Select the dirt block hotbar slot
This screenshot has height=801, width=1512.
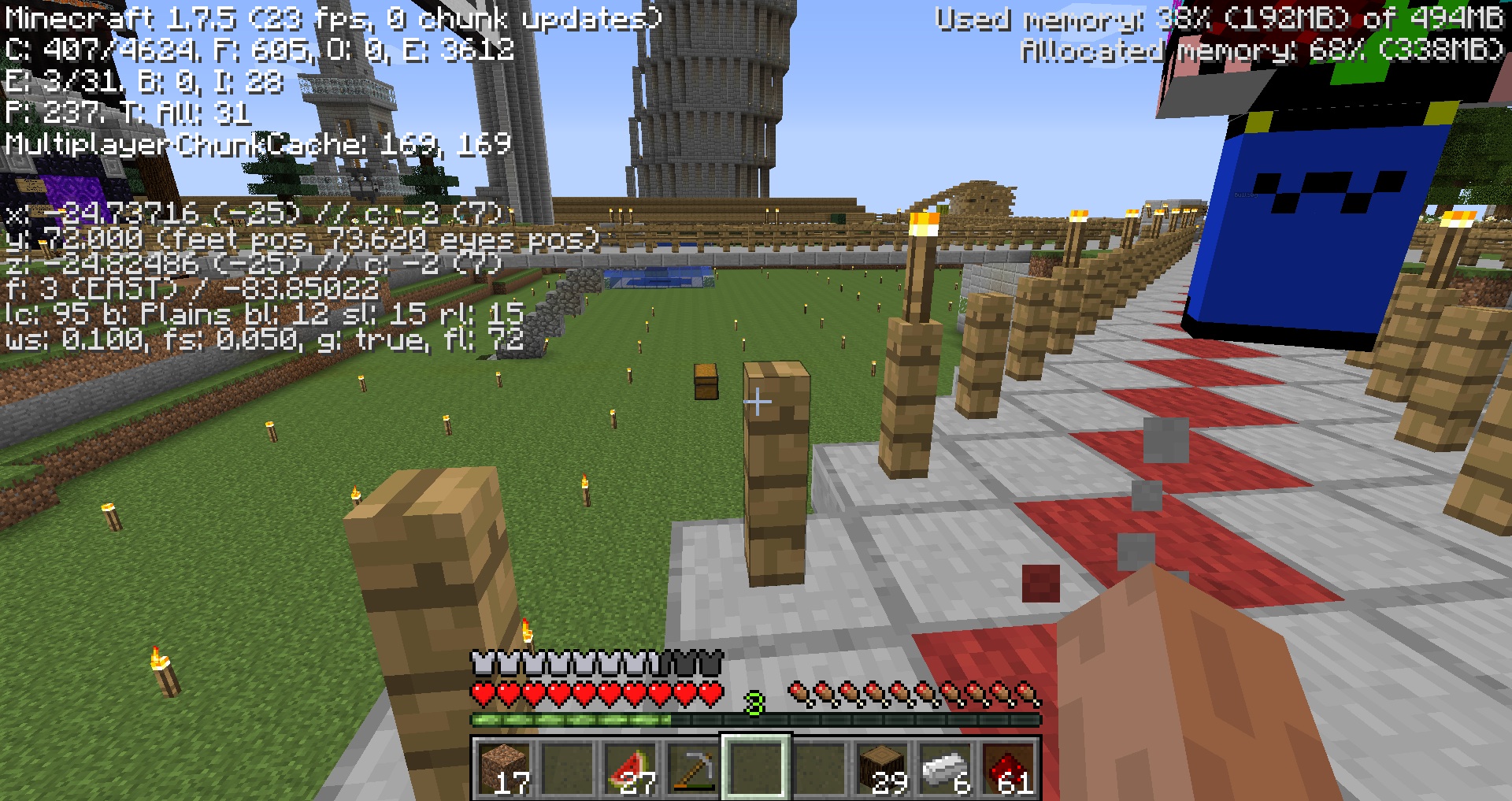point(504,768)
